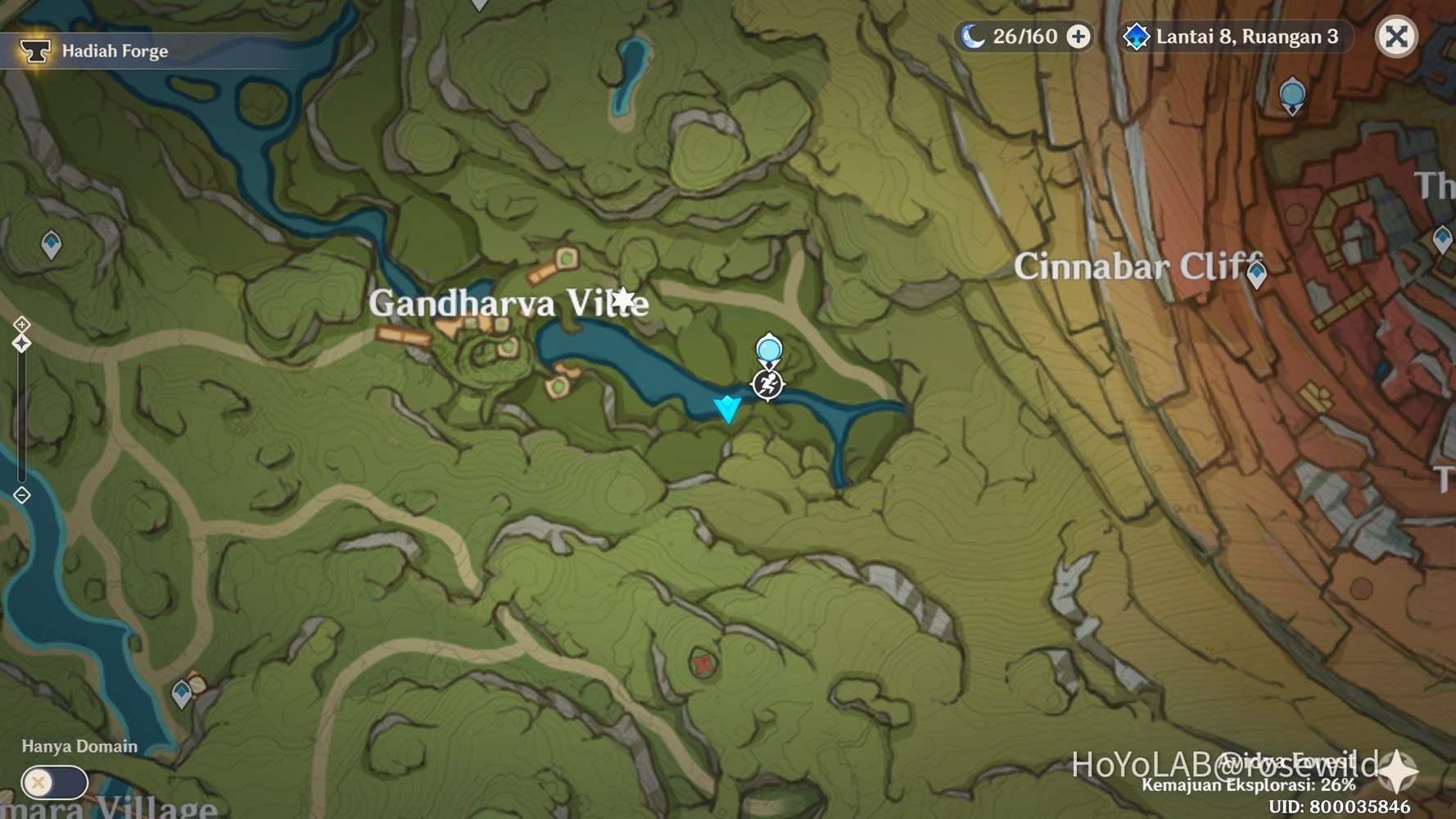Select the Lantai 8, Ruangan 3 domain label
The image size is (1456, 819).
(x=1247, y=37)
